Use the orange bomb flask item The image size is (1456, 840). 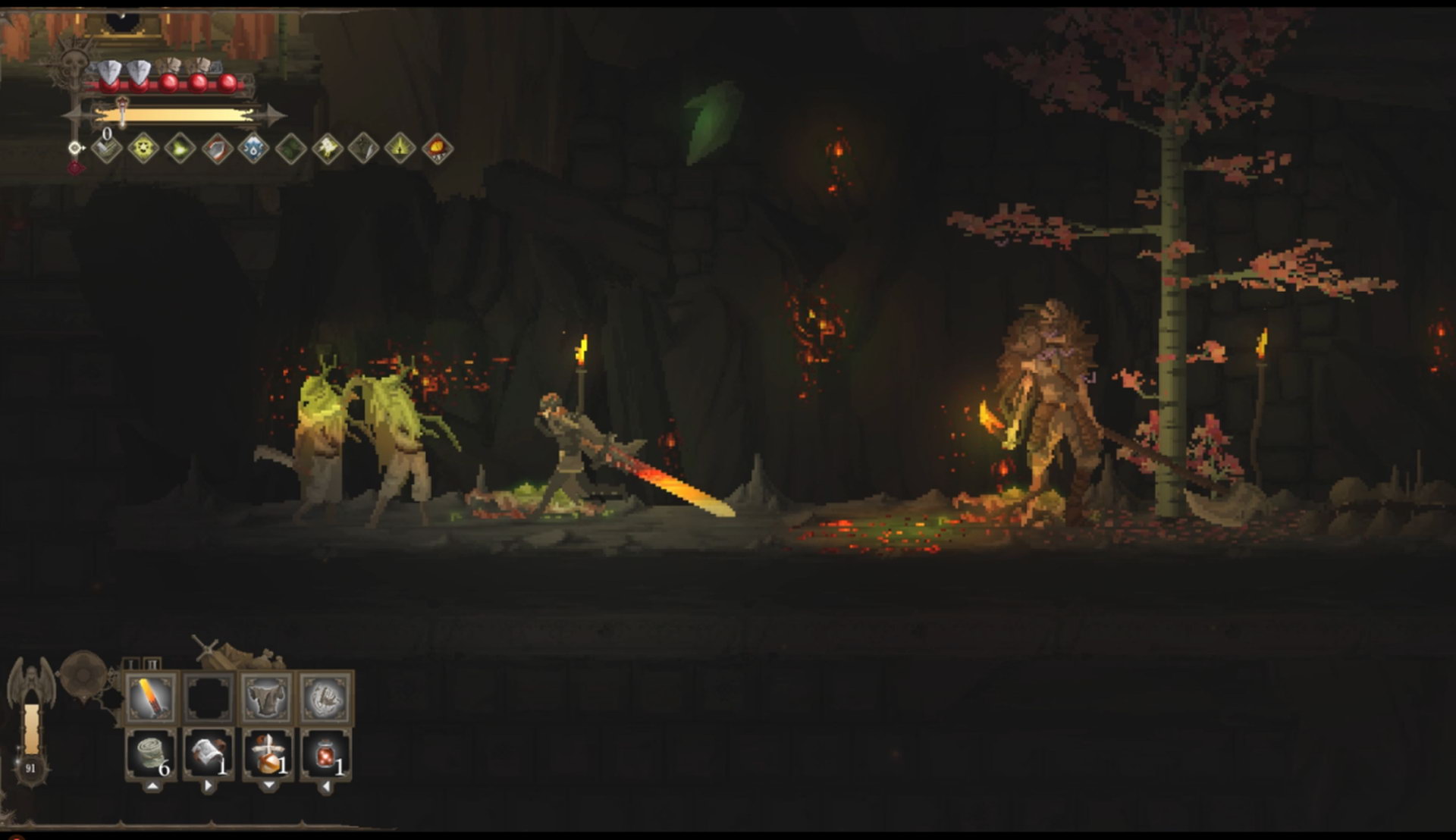[x=267, y=754]
